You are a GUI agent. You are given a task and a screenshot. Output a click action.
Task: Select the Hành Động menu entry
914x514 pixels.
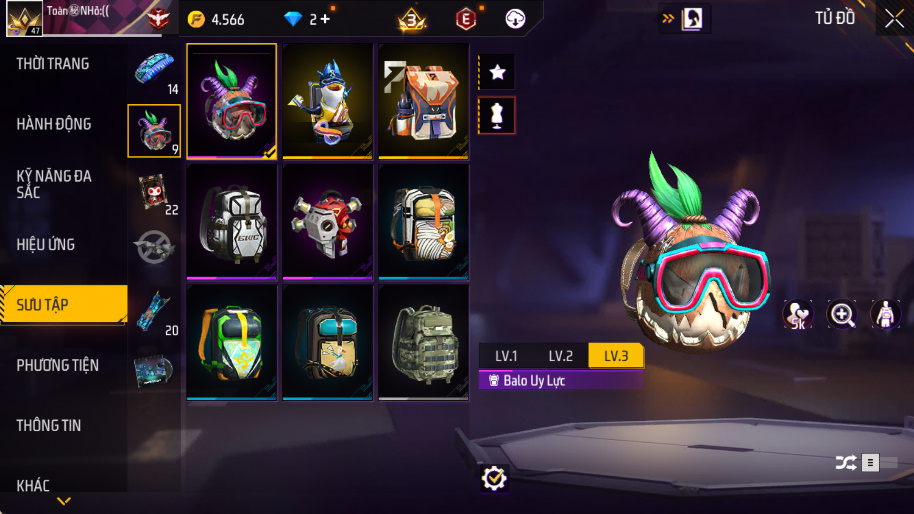(x=54, y=124)
